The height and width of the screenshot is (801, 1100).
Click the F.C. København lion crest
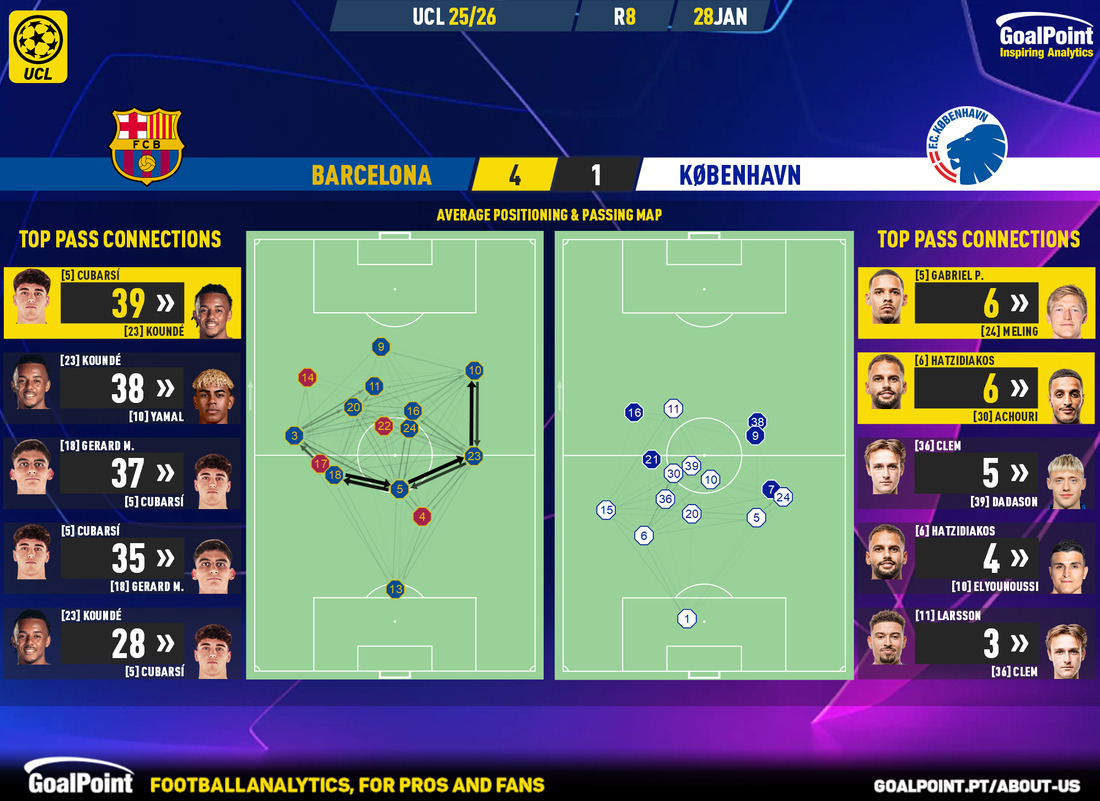[961, 150]
